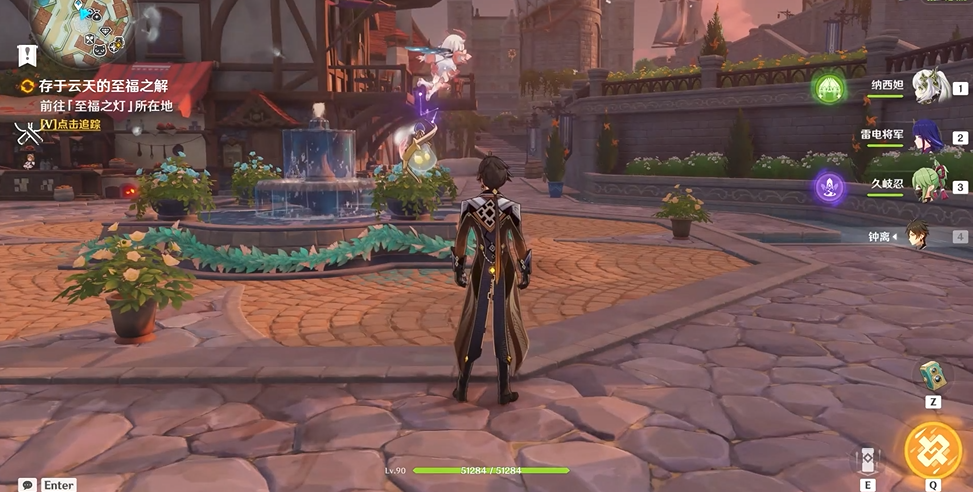Activate Zhongli's stone pillar elemental skill
The image size is (973, 492).
tap(867, 459)
